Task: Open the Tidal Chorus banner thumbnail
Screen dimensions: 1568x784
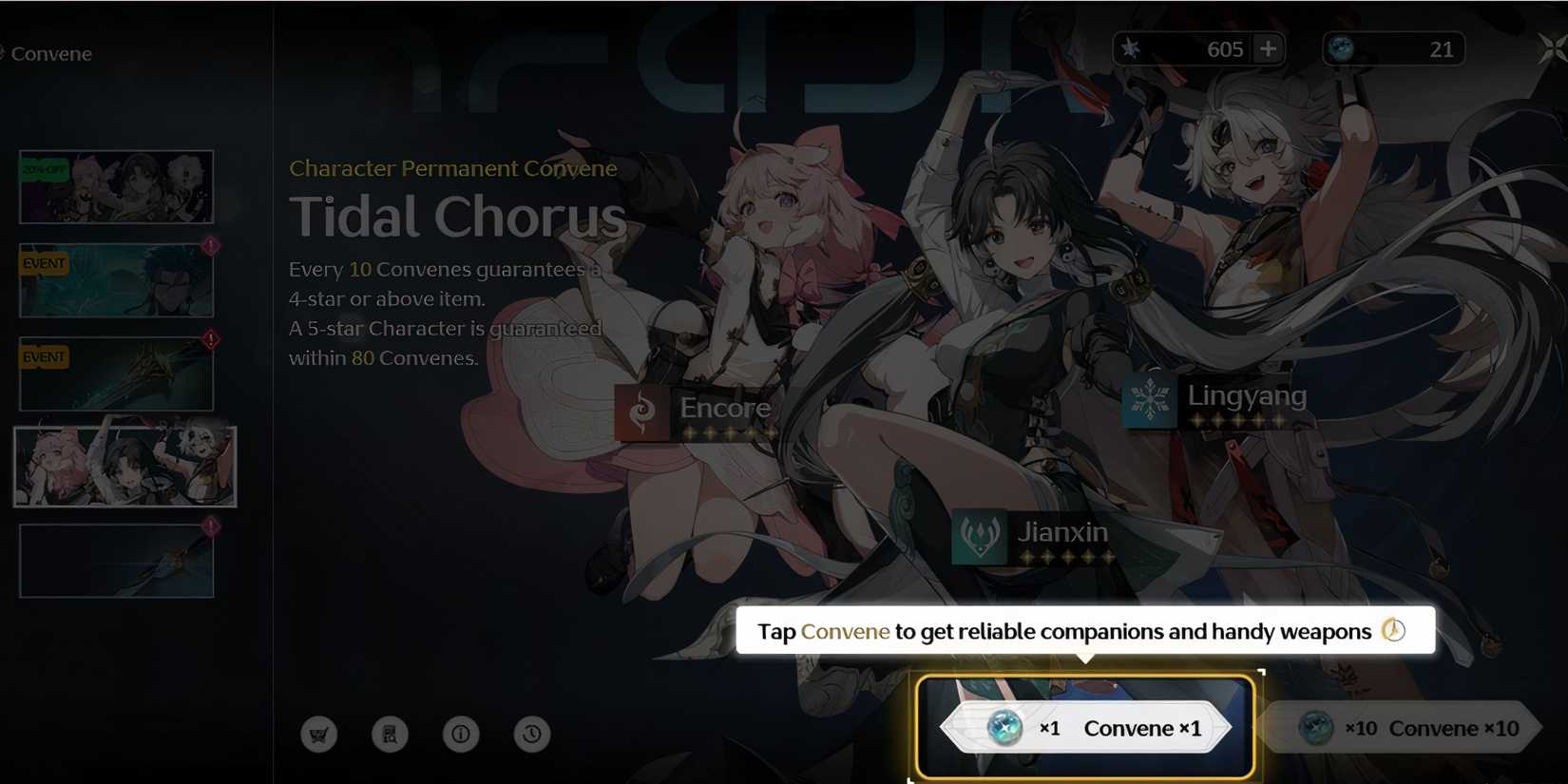Action: pyautogui.click(x=124, y=466)
